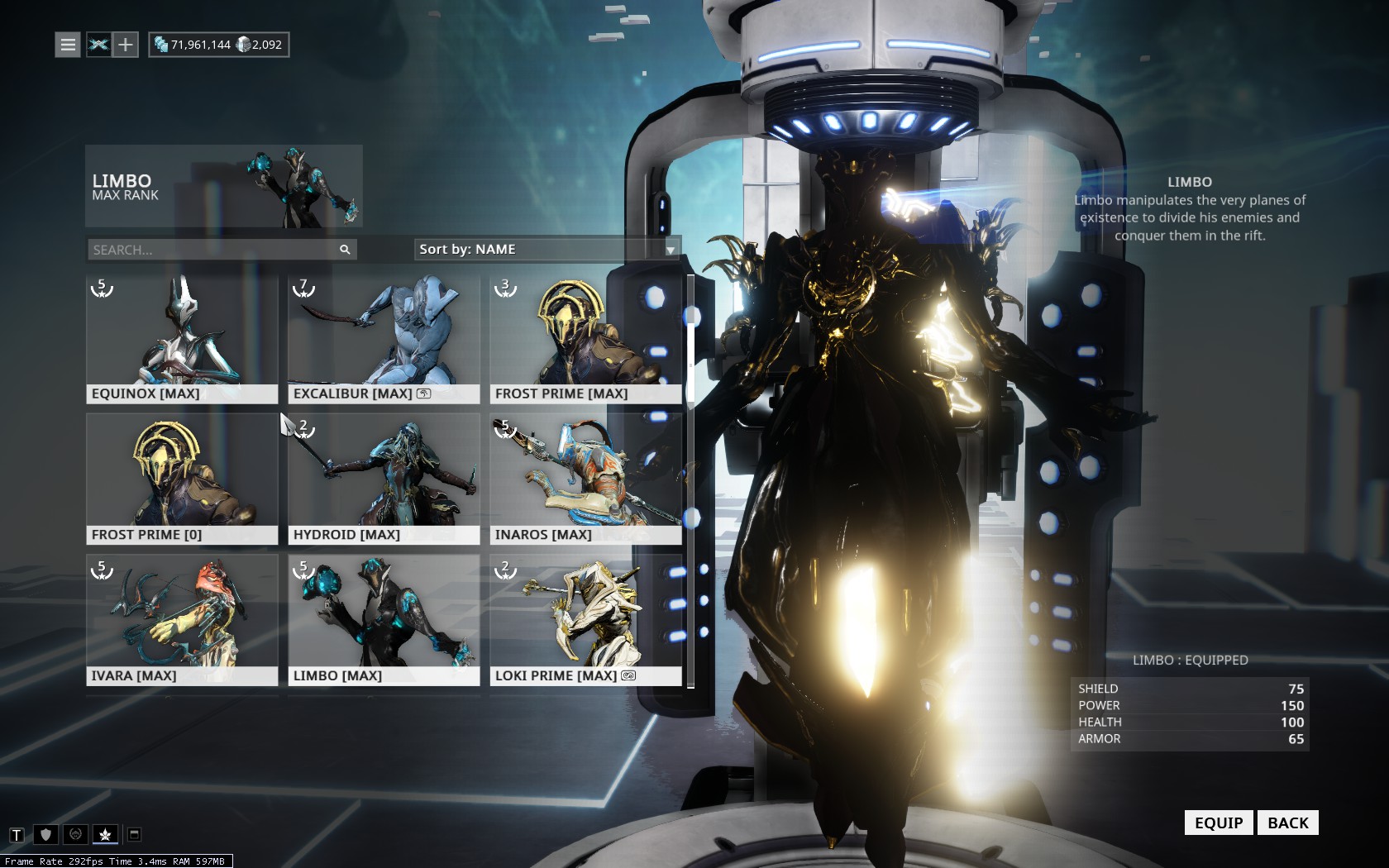Viewport: 1389px width, 868px height.
Task: Click the T icon in bottom toolbar
Action: (x=17, y=835)
